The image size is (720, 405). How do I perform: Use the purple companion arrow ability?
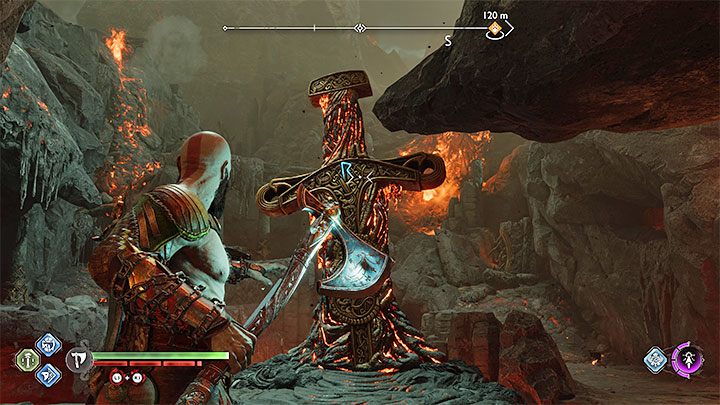[x=687, y=358]
